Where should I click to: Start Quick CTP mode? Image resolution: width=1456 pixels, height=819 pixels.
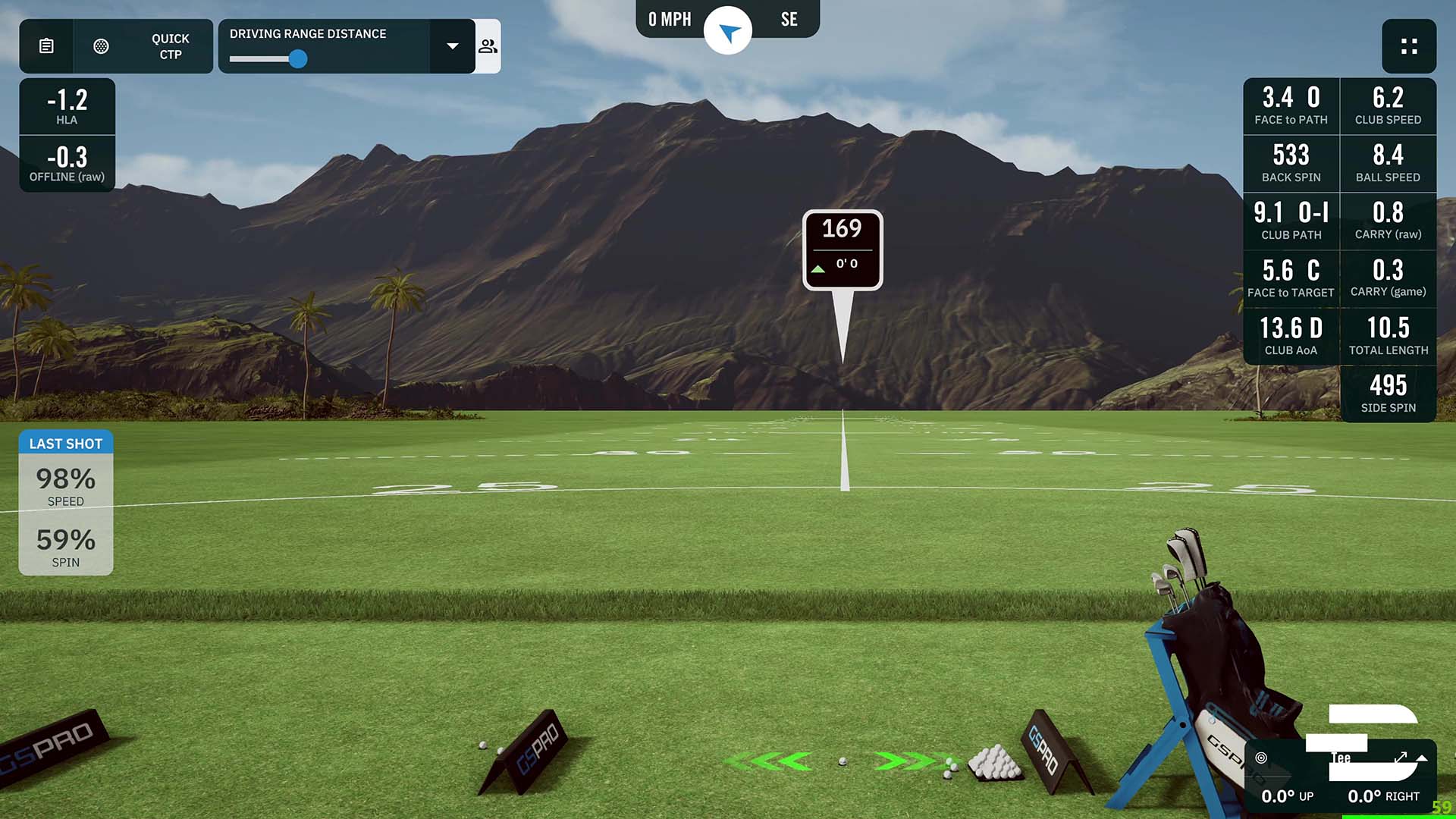pyautogui.click(x=170, y=46)
